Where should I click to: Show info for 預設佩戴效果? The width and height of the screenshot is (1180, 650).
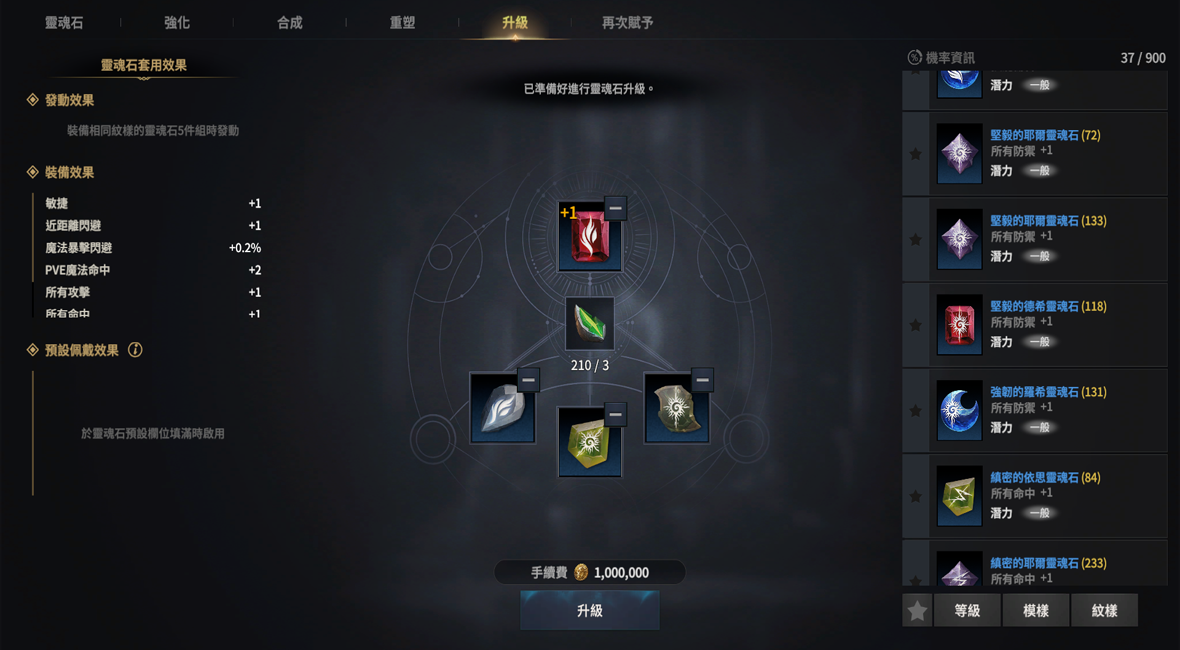135,350
